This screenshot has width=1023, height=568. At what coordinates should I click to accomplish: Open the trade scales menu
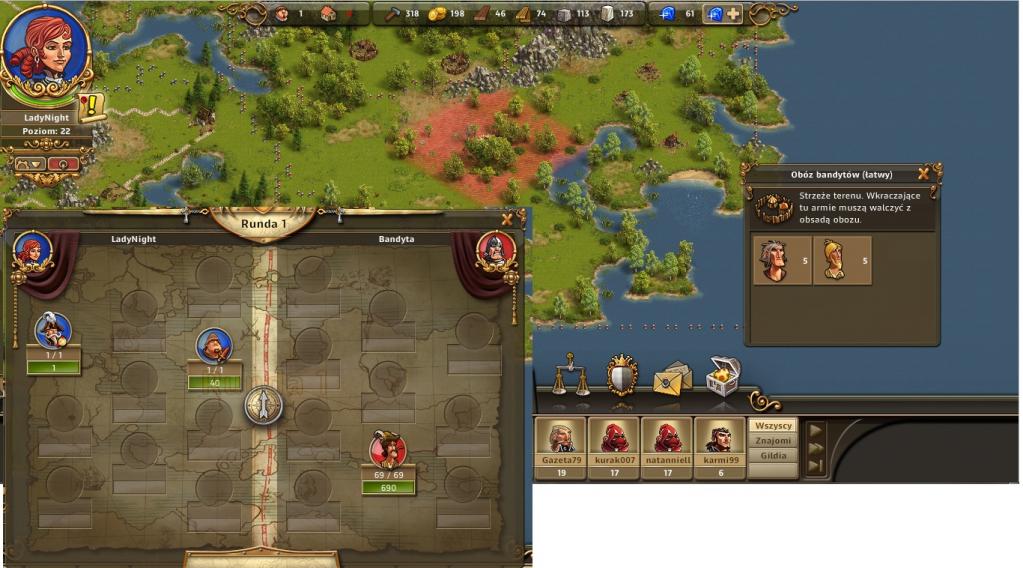click(x=570, y=375)
